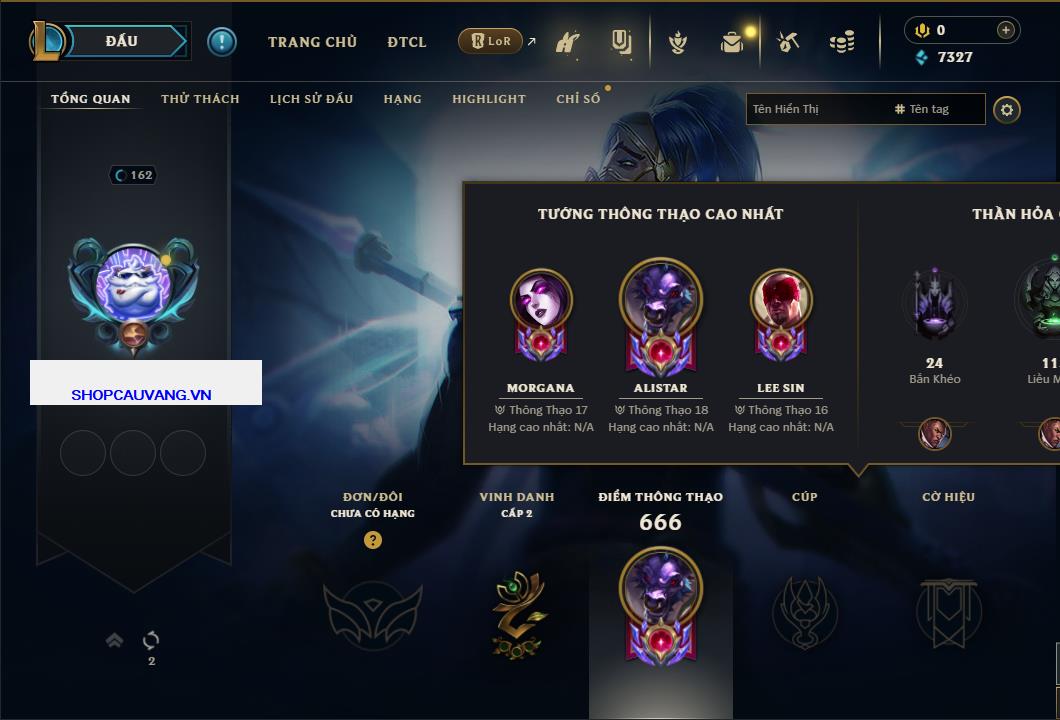Viewport: 1060px width, 720px height.
Task: Switch to the THỬ THÁCH tab
Action: click(x=200, y=99)
